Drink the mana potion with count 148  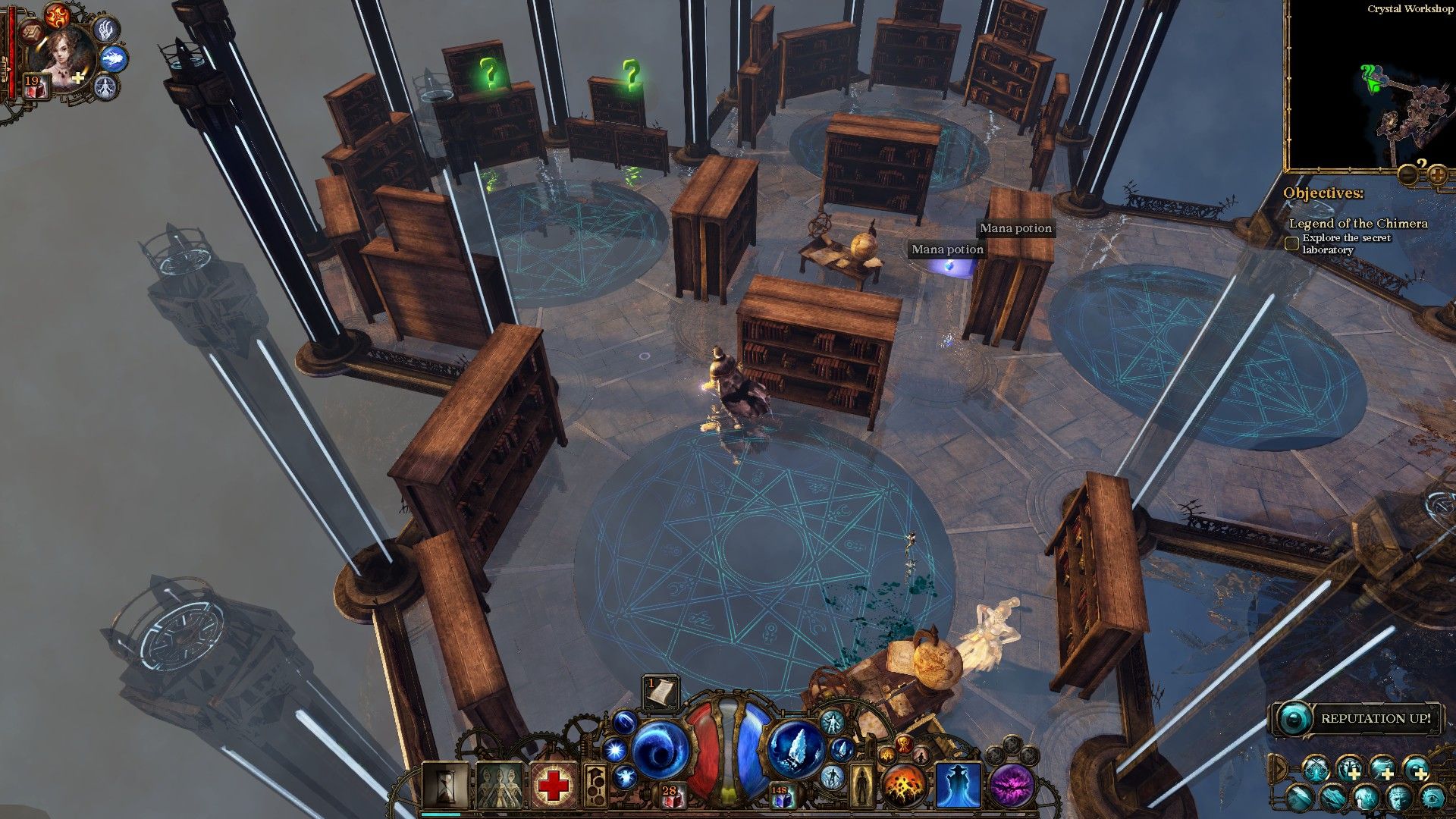click(x=781, y=795)
